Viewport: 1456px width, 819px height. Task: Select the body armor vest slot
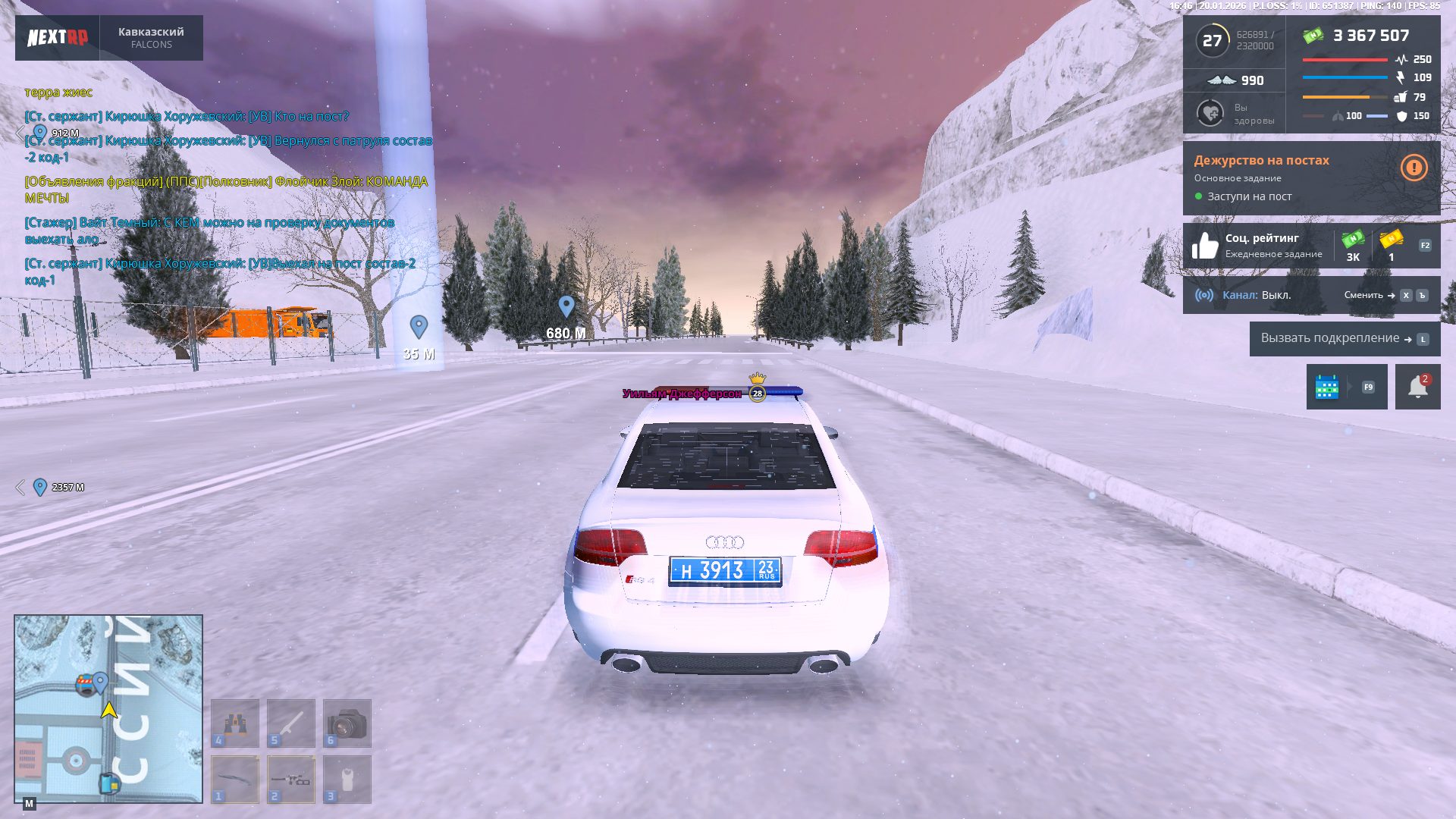(x=347, y=780)
